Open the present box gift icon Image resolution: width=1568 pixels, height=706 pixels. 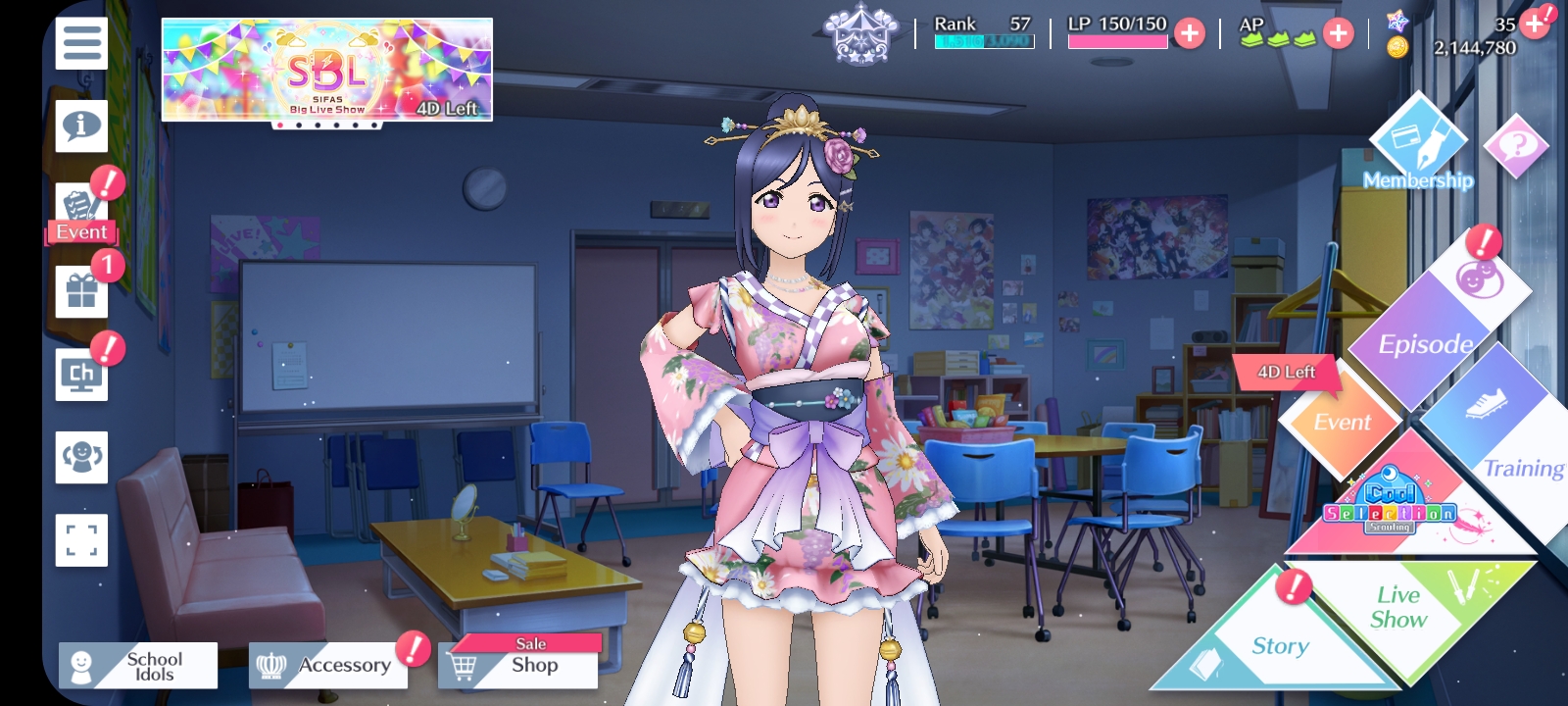pyautogui.click(x=81, y=291)
